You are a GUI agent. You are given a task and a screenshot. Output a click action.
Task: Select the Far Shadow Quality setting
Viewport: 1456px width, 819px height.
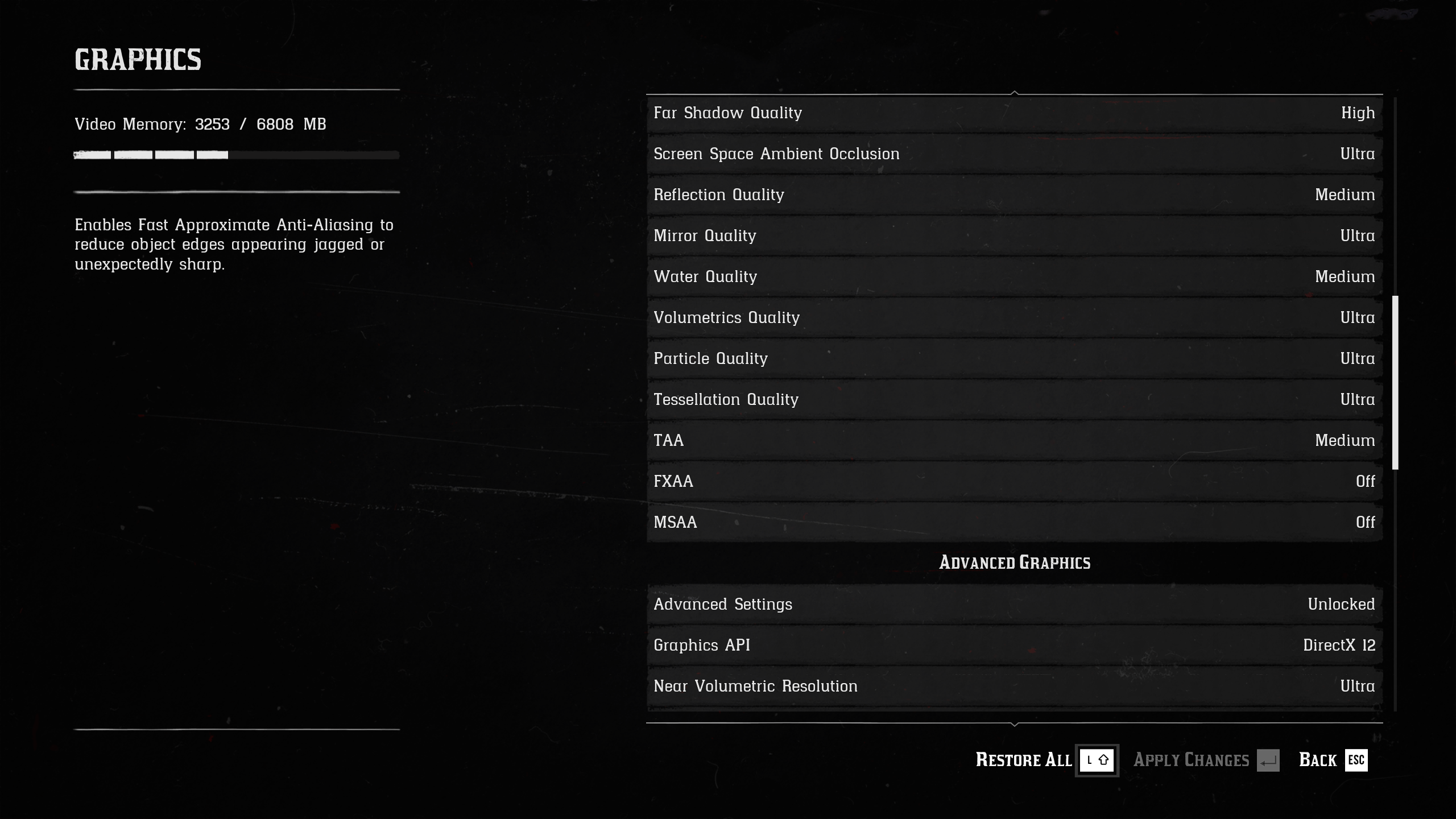[1014, 113]
